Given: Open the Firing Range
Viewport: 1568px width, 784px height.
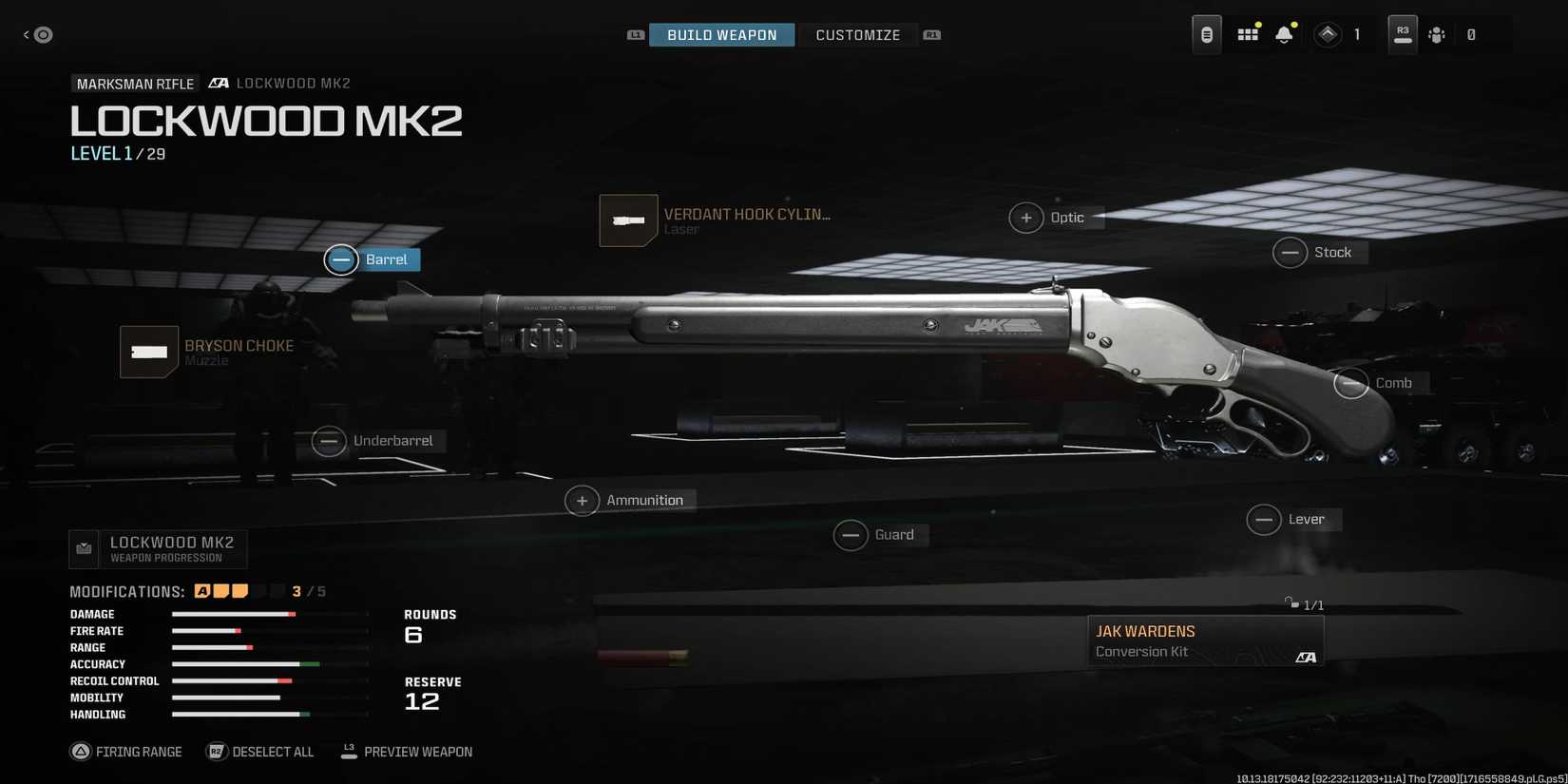Looking at the screenshot, I should point(126,751).
